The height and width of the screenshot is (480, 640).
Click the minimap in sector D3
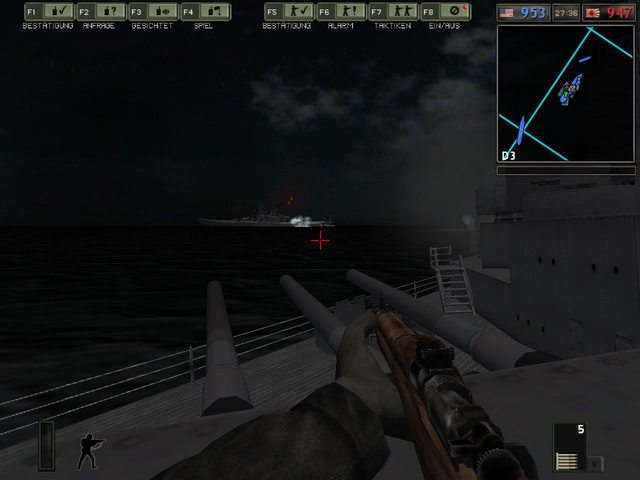tap(566, 94)
